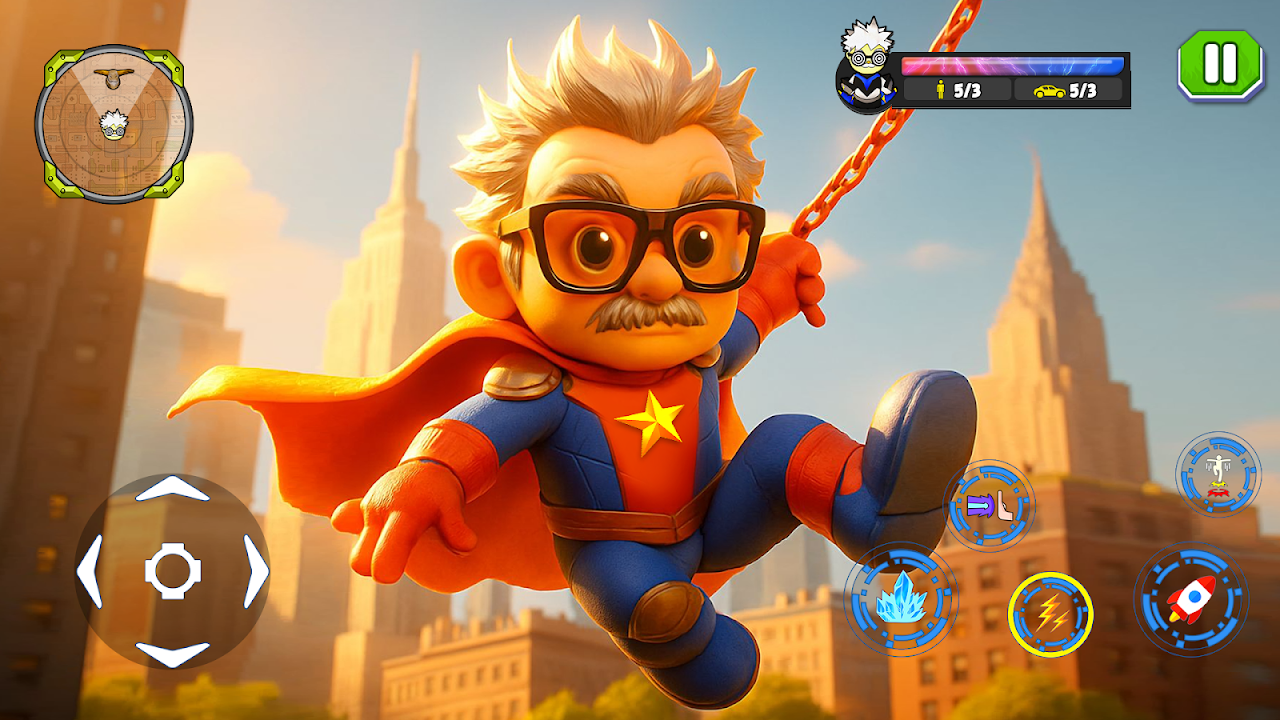Activate the jump landing ability
The height and width of the screenshot is (720, 1280).
(x=1218, y=474)
